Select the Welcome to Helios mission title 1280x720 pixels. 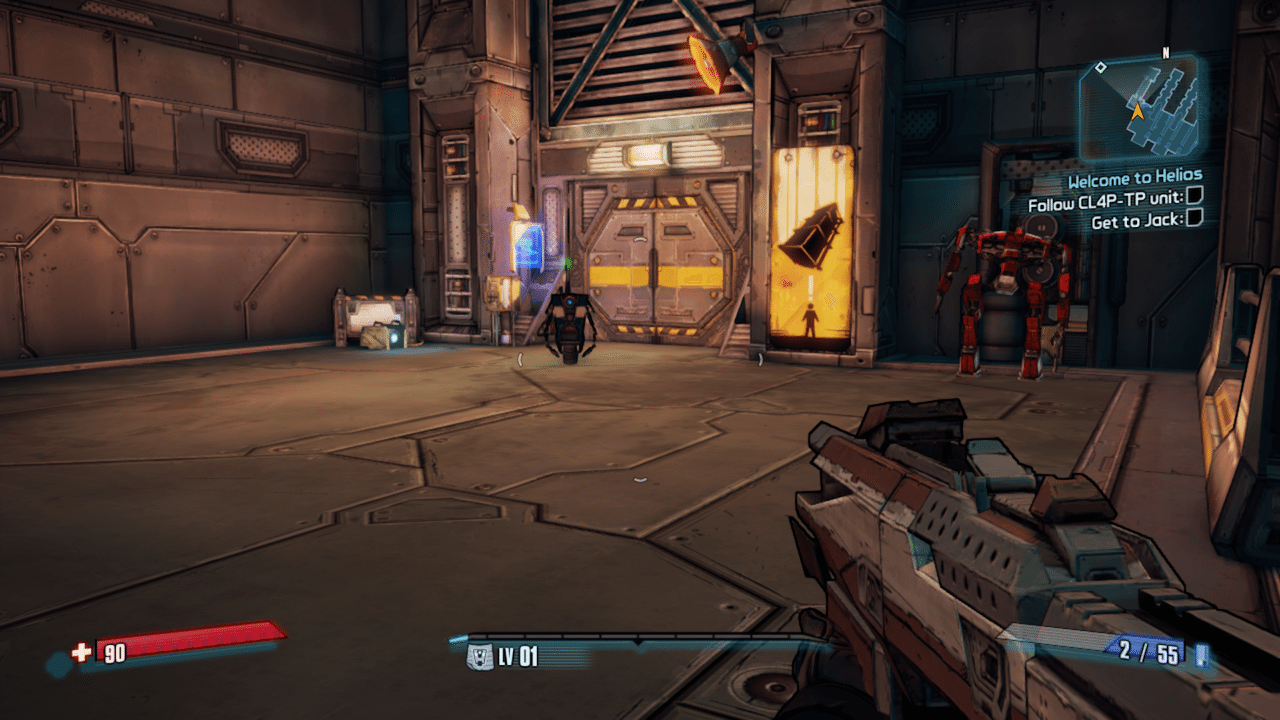click(1134, 181)
